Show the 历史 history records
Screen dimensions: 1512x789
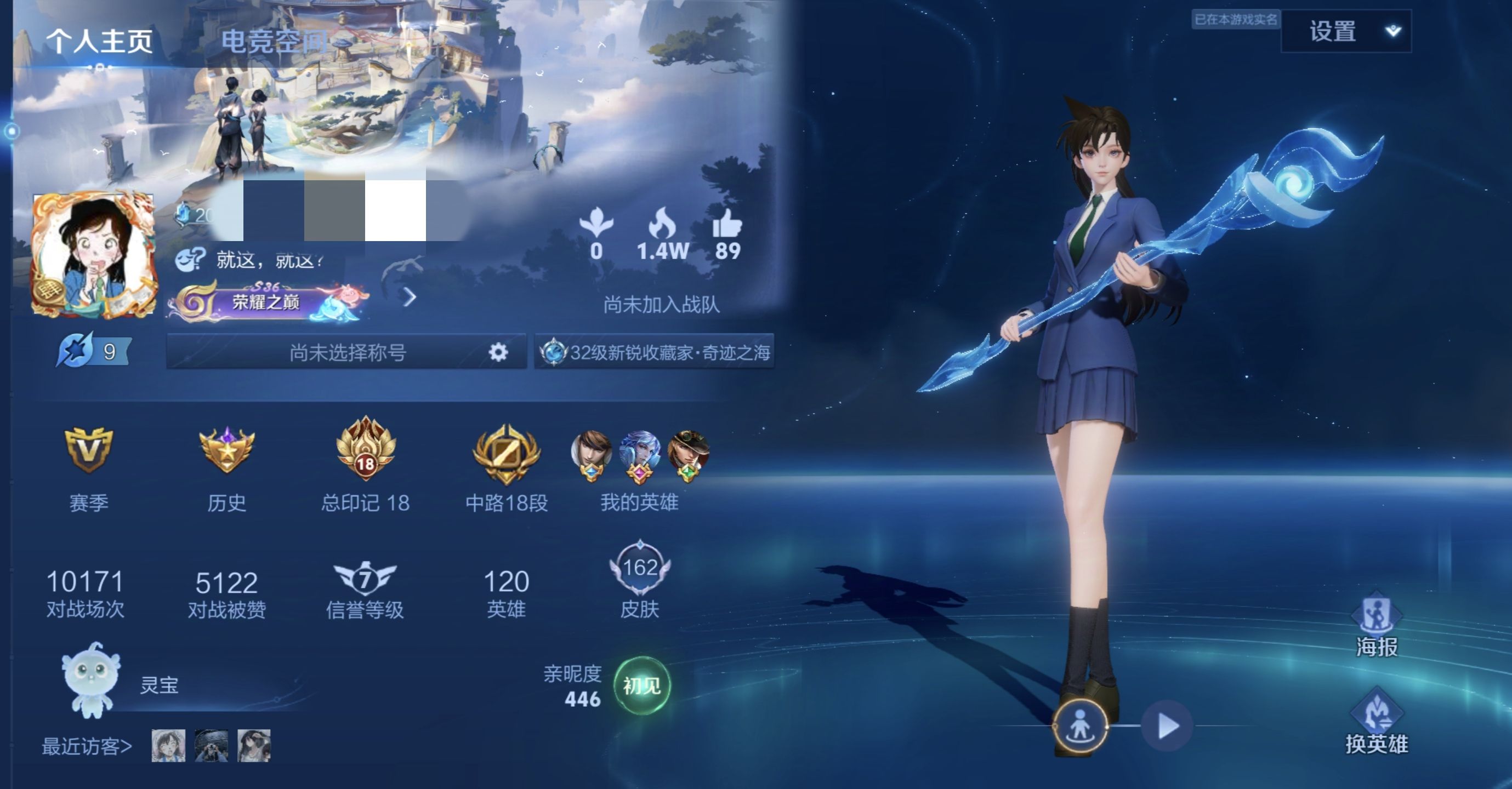pos(226,464)
